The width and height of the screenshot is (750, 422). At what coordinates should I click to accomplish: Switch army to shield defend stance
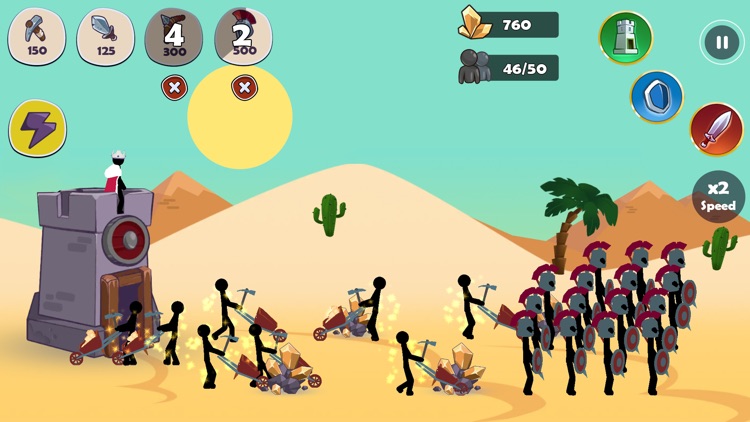[657, 97]
